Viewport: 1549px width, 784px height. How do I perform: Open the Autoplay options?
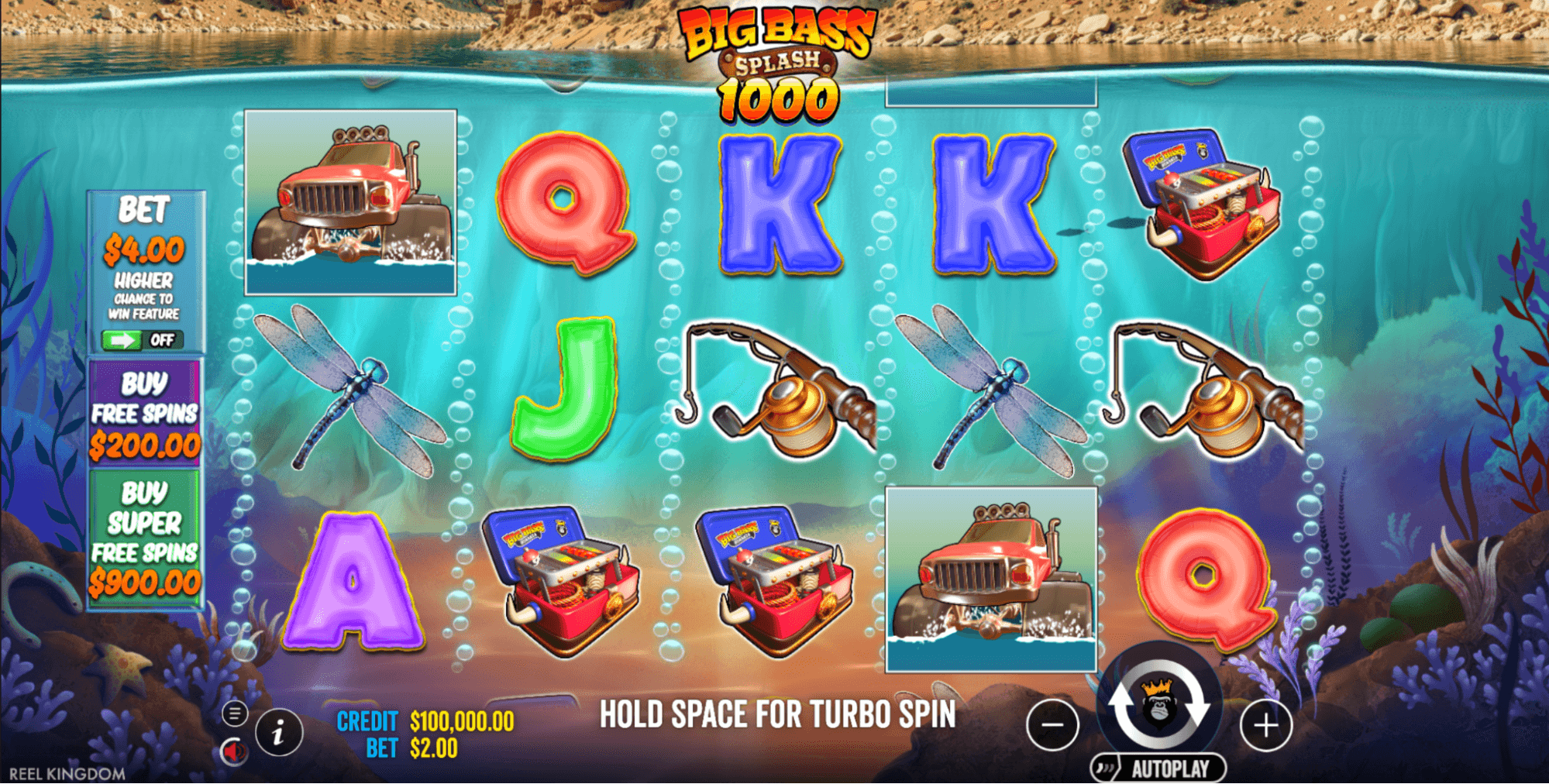coord(1158,769)
